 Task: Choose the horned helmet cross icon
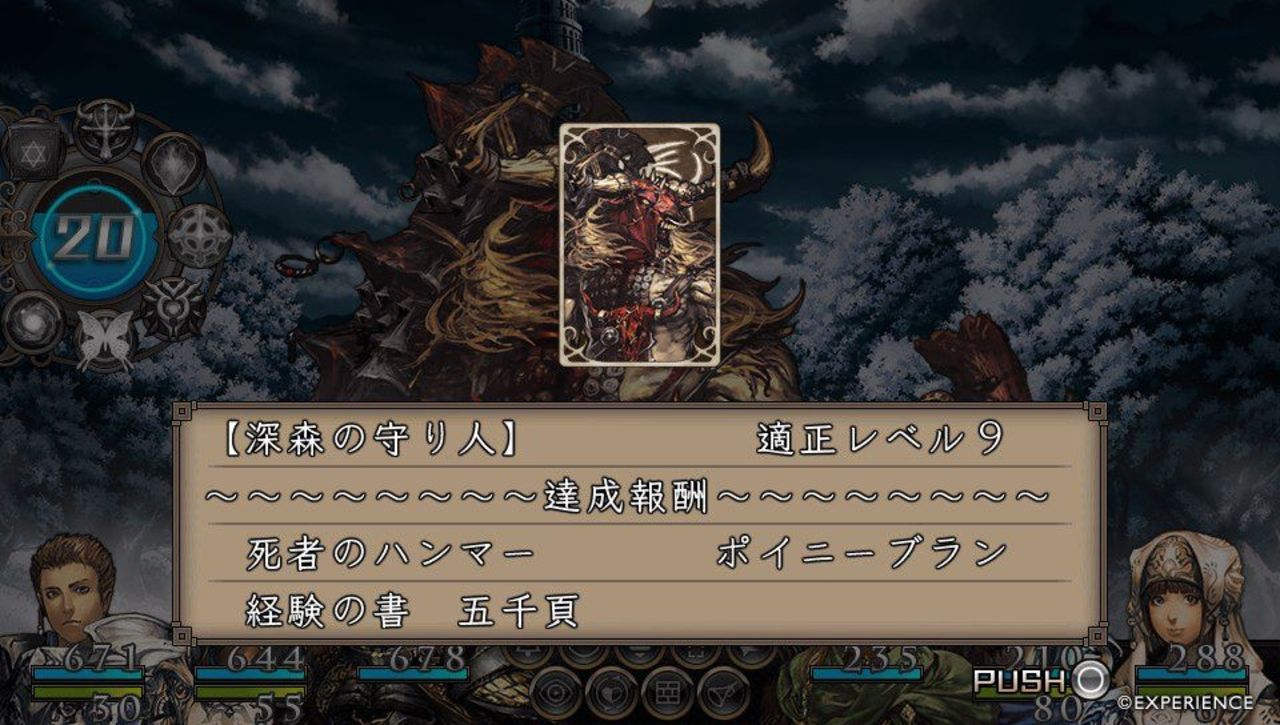104,130
